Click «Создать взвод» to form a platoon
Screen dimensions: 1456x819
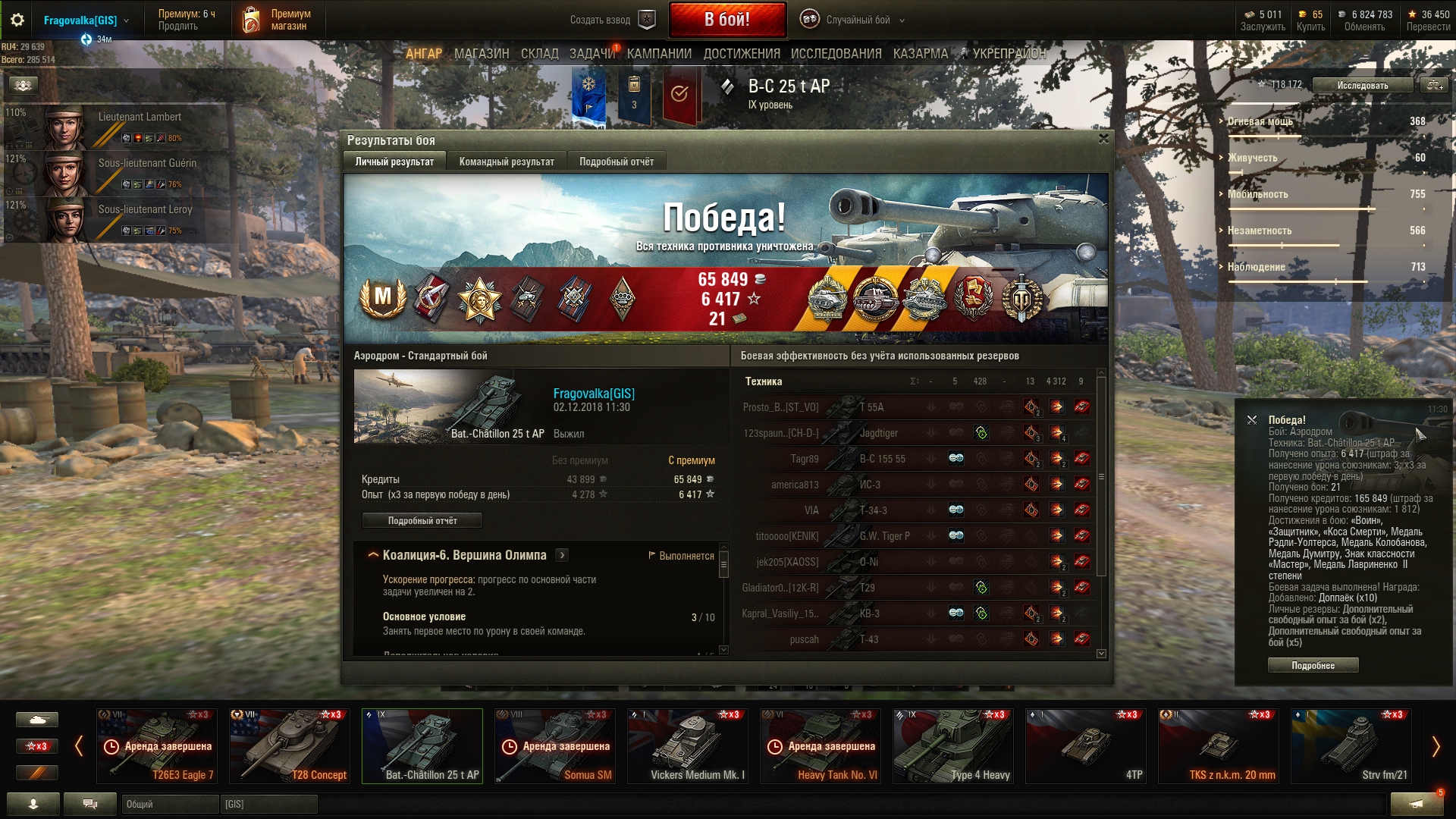611,20
